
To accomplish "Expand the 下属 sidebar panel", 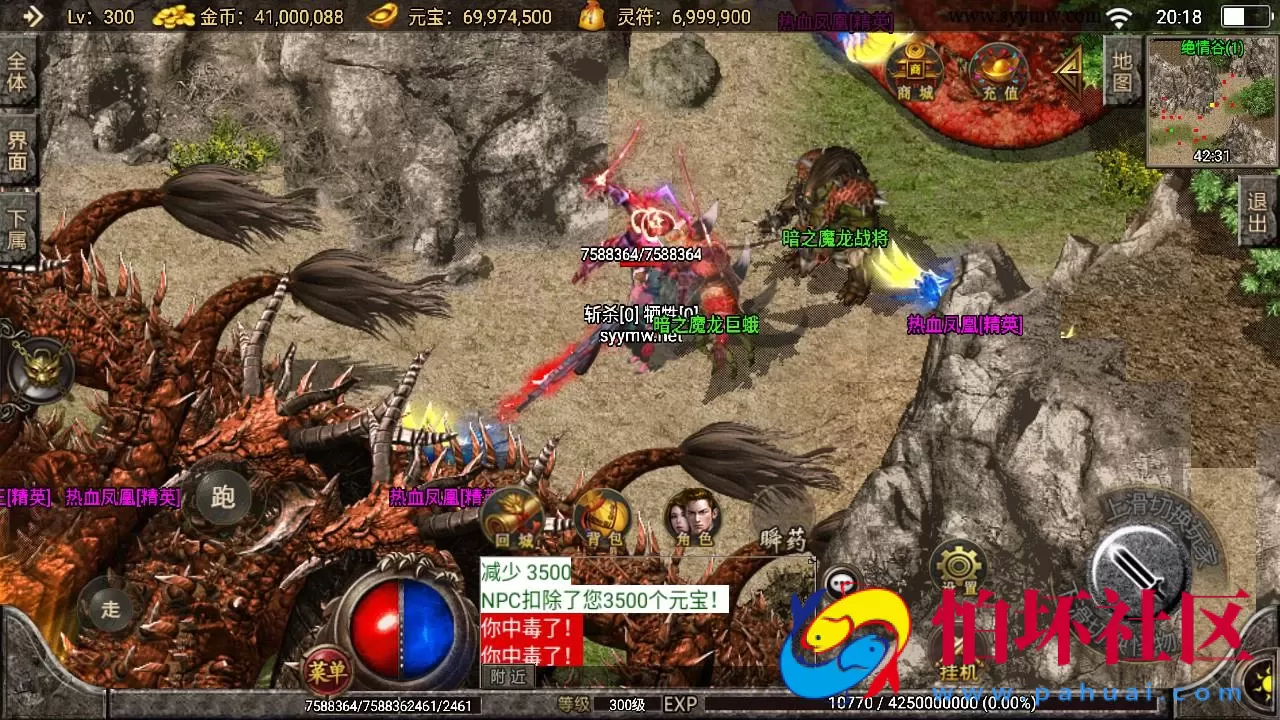I will tap(16, 231).
